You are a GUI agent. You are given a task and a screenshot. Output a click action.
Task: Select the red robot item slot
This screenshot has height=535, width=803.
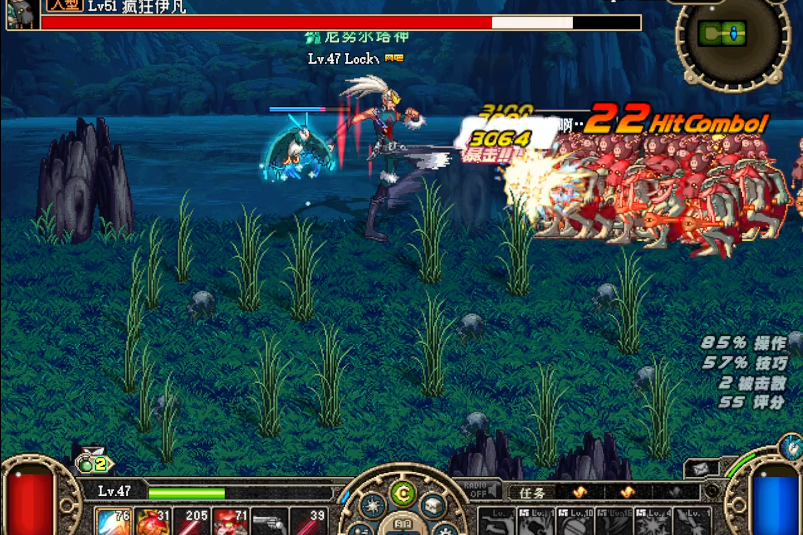tap(231, 522)
